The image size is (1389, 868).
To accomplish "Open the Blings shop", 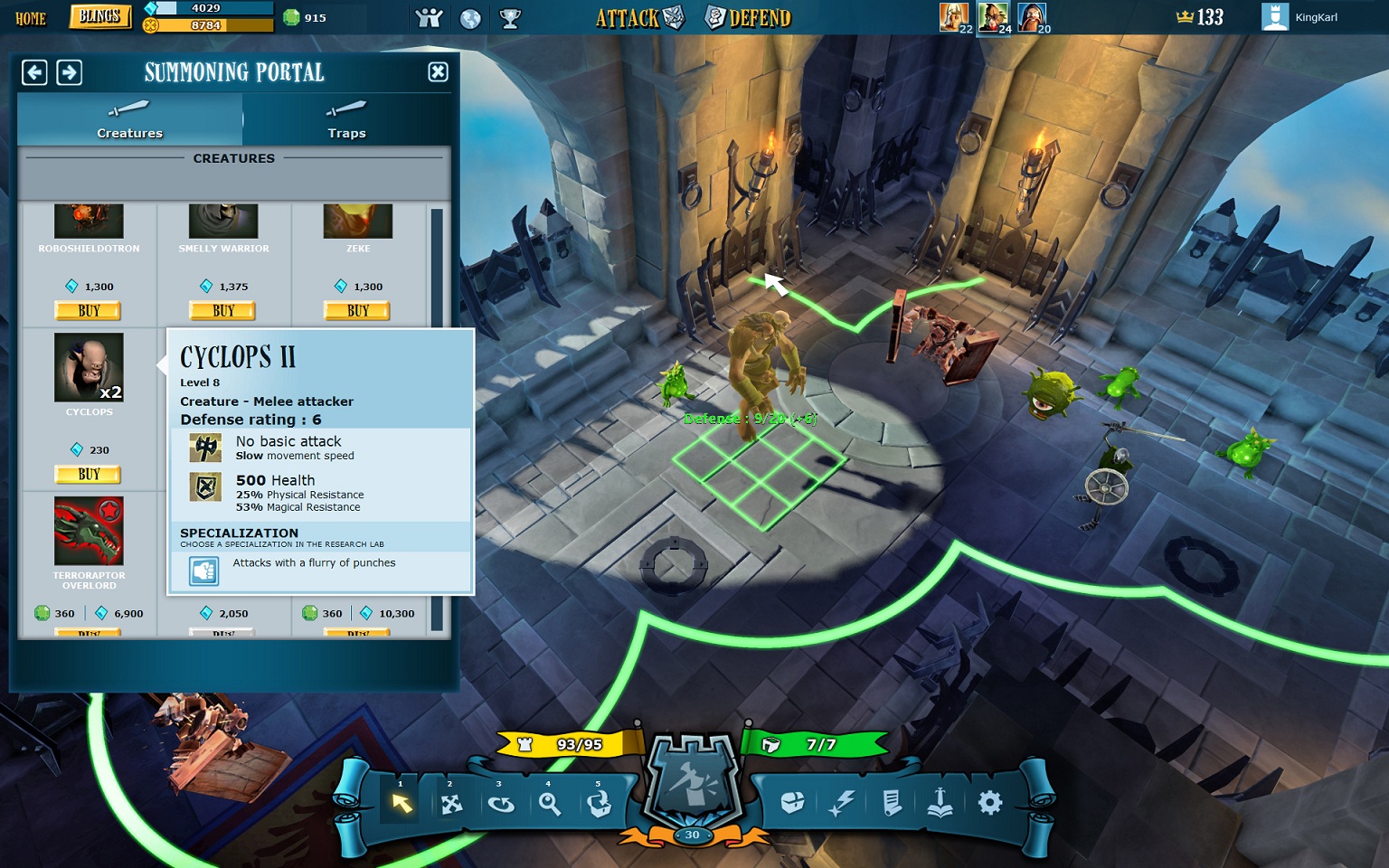I will (99, 17).
